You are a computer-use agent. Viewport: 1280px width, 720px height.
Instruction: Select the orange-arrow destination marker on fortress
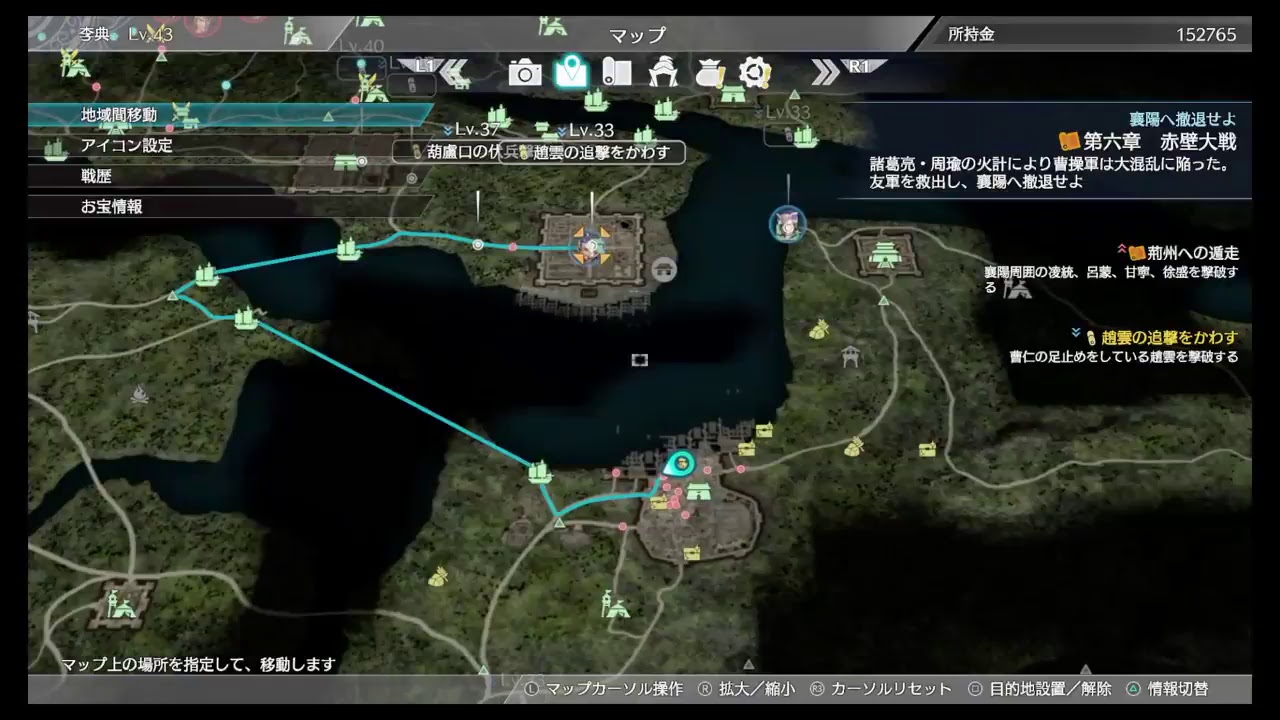(x=591, y=245)
